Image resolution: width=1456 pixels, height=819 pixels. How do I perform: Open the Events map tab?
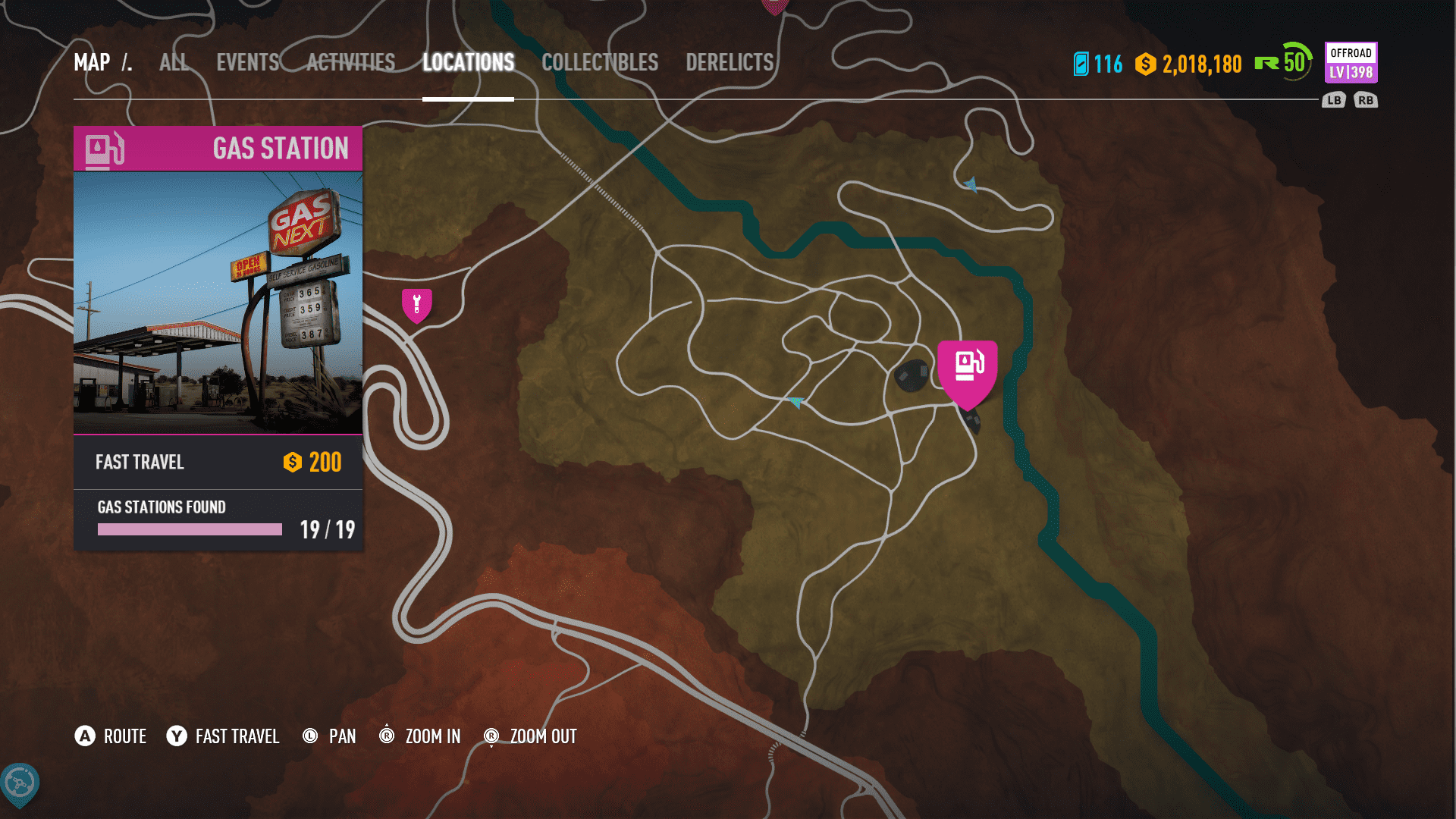click(248, 62)
